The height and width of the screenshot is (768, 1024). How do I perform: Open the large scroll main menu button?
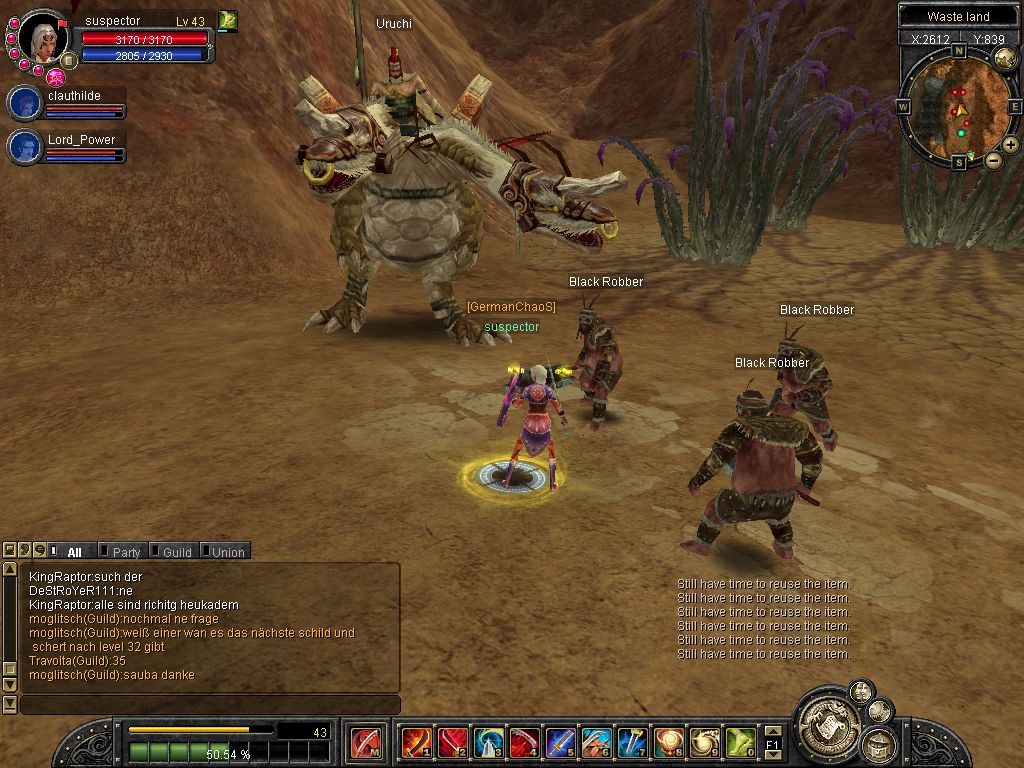826,720
